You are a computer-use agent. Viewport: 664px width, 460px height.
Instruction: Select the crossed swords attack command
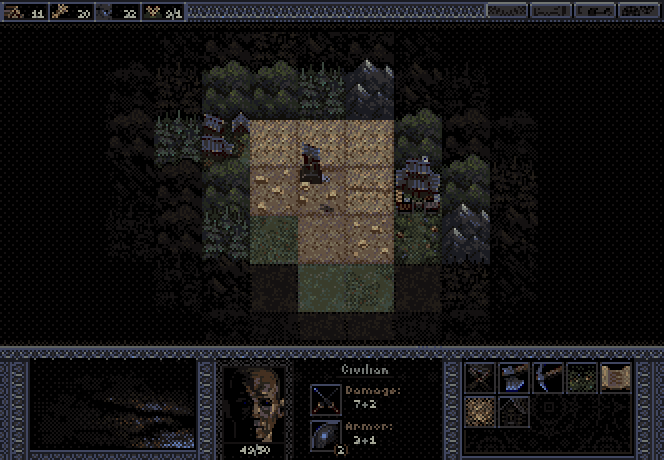coord(481,377)
